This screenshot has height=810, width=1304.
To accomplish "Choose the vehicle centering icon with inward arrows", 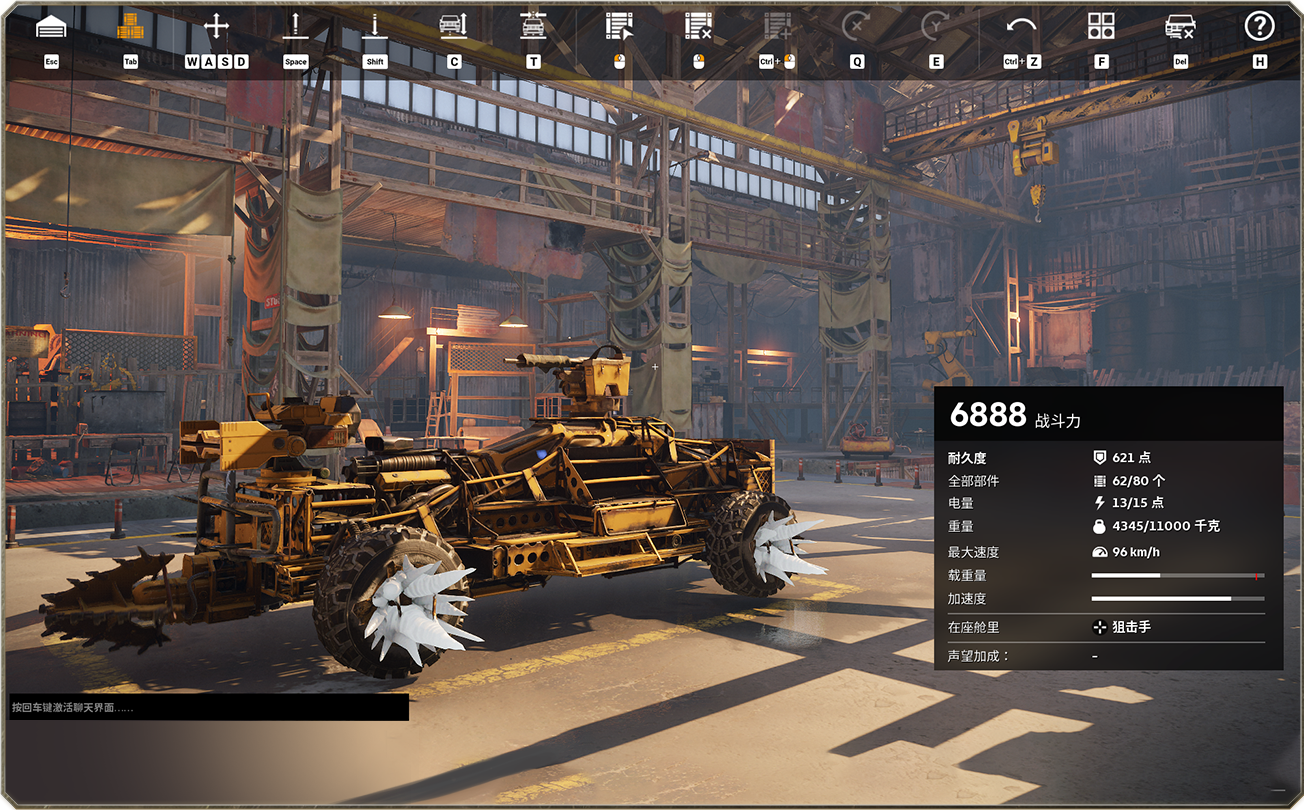I will pyautogui.click(x=533, y=27).
